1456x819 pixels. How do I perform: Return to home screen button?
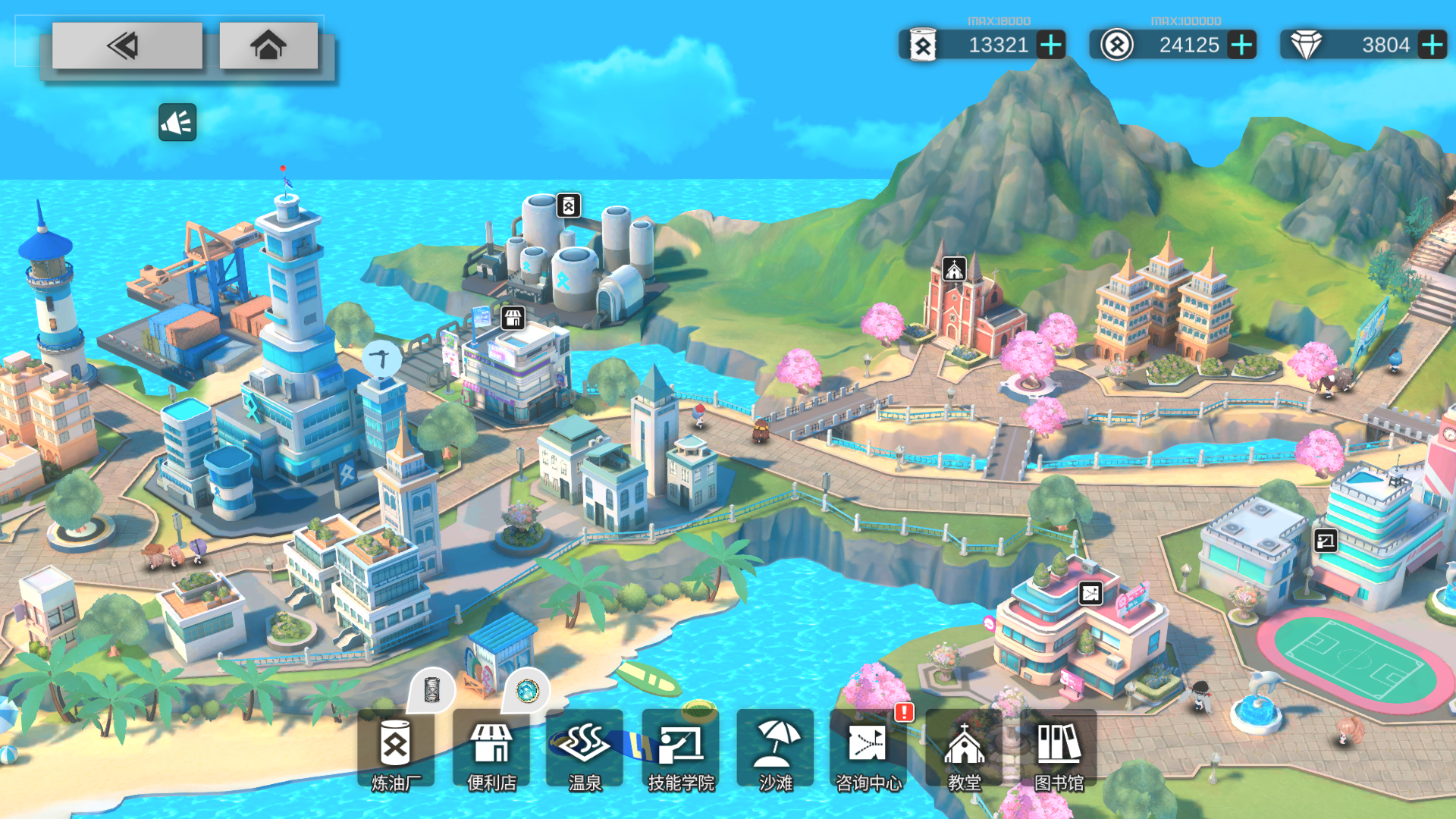pyautogui.click(x=268, y=45)
